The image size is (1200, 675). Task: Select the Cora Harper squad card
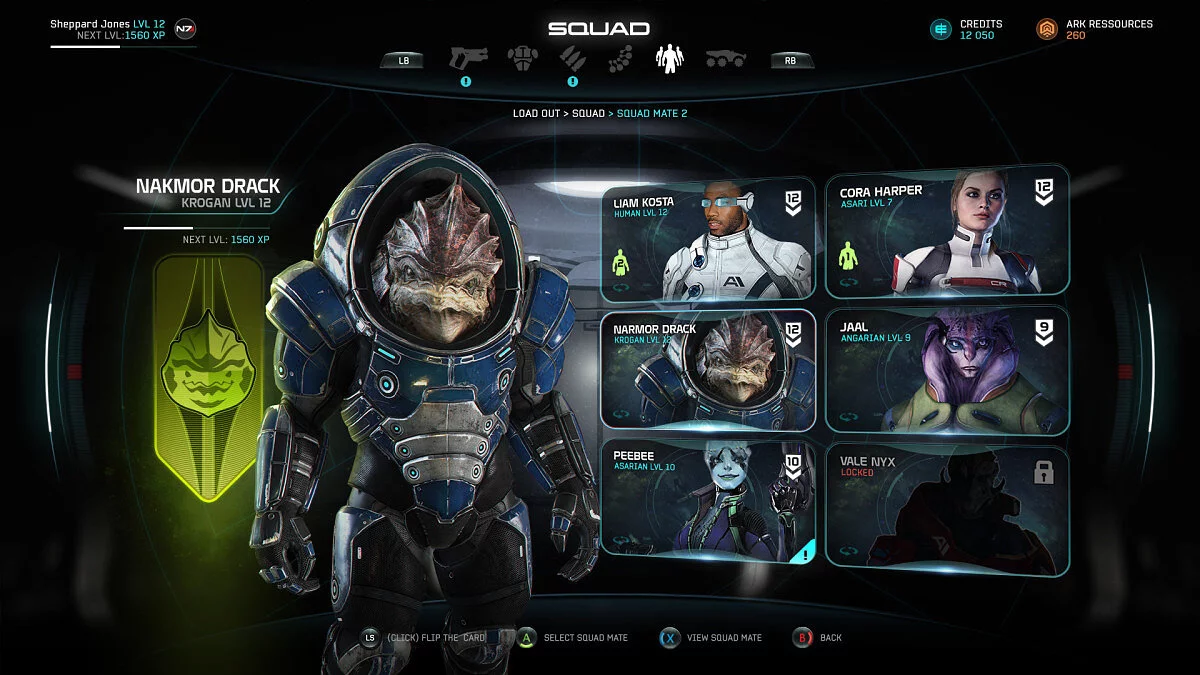[947, 232]
